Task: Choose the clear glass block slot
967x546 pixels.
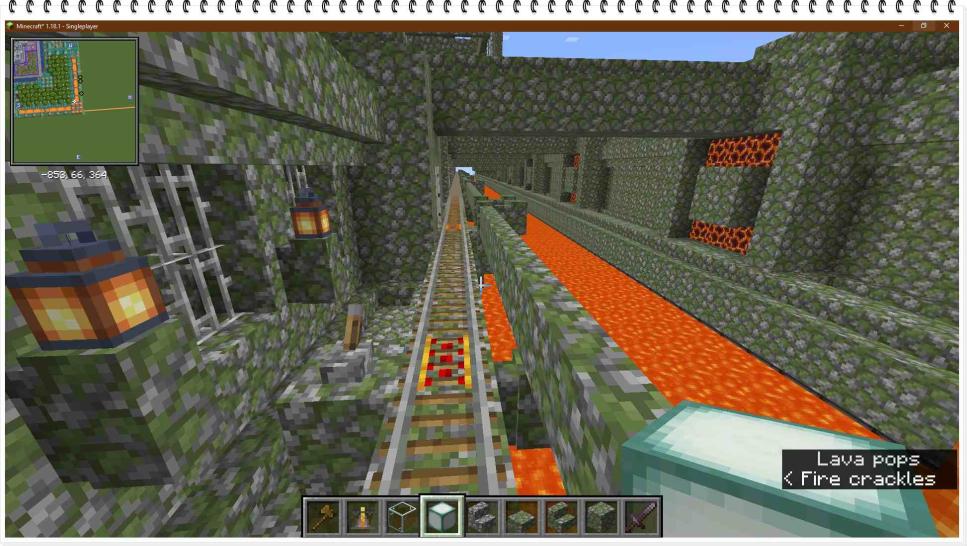Action: click(x=402, y=517)
